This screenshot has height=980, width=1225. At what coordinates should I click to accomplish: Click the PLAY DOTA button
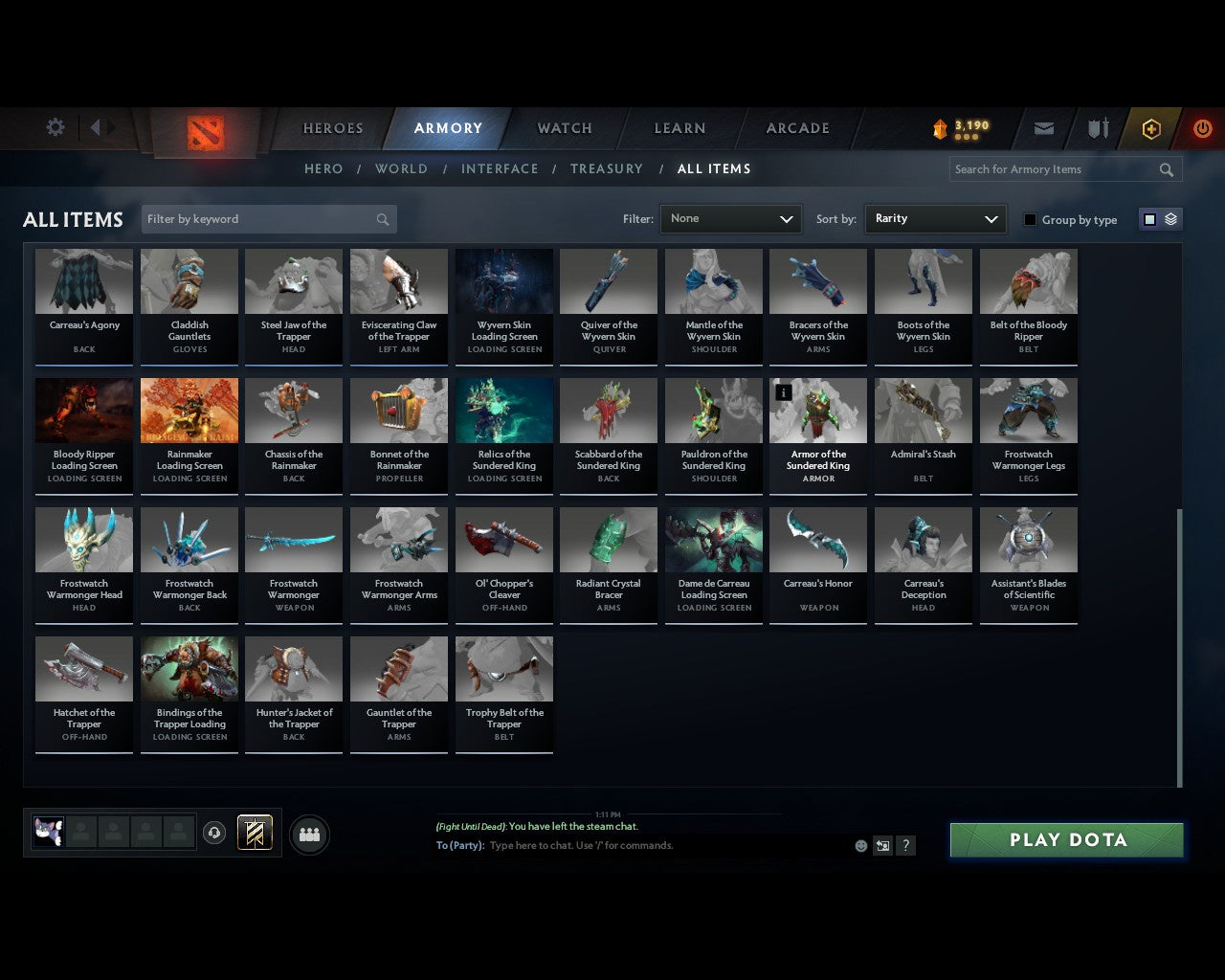click(1066, 839)
